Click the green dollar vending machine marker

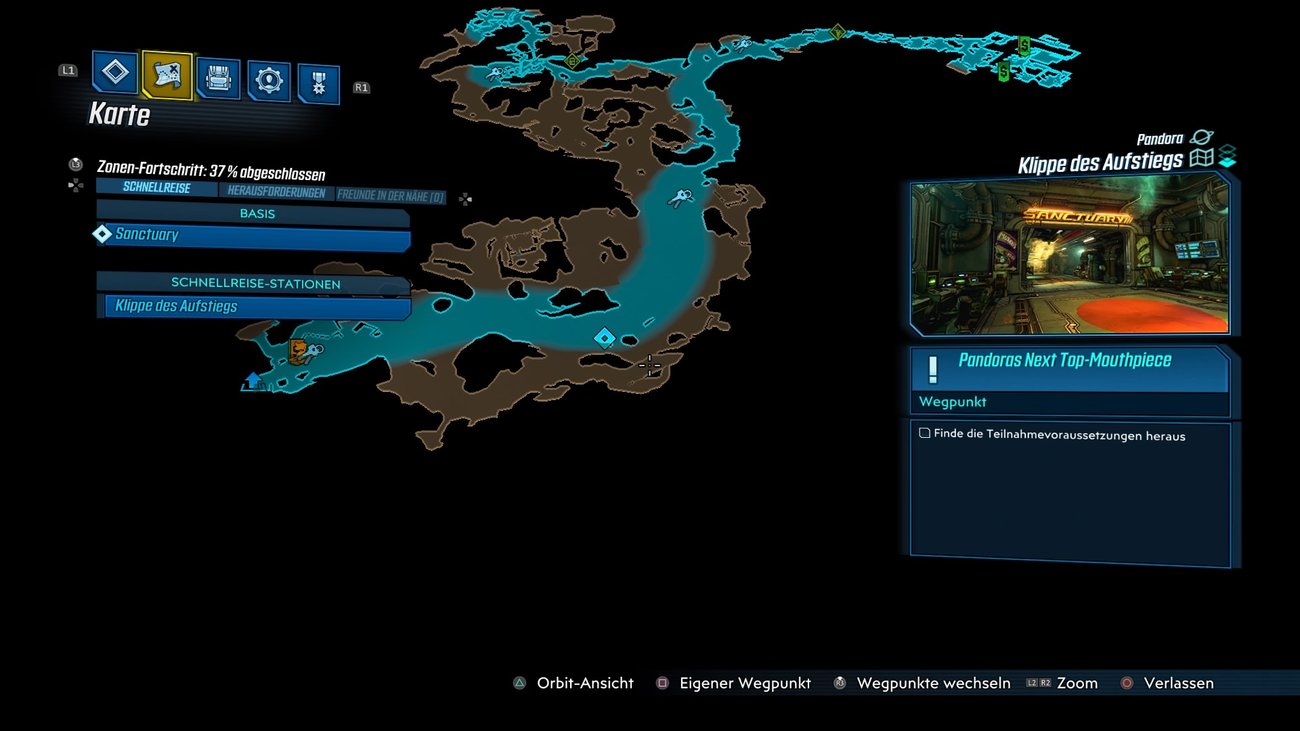point(1024,44)
